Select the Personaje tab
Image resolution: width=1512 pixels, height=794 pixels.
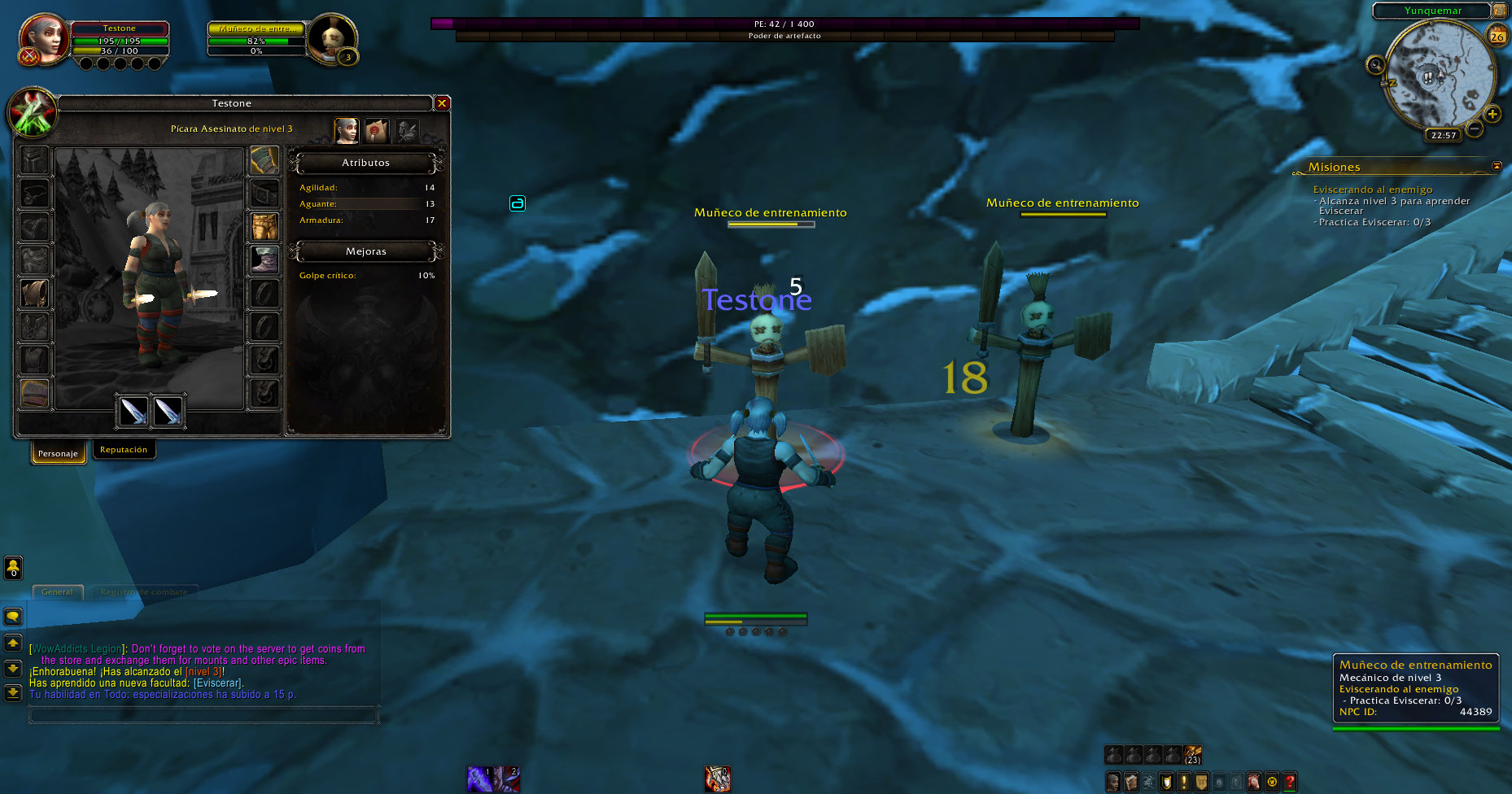(58, 453)
